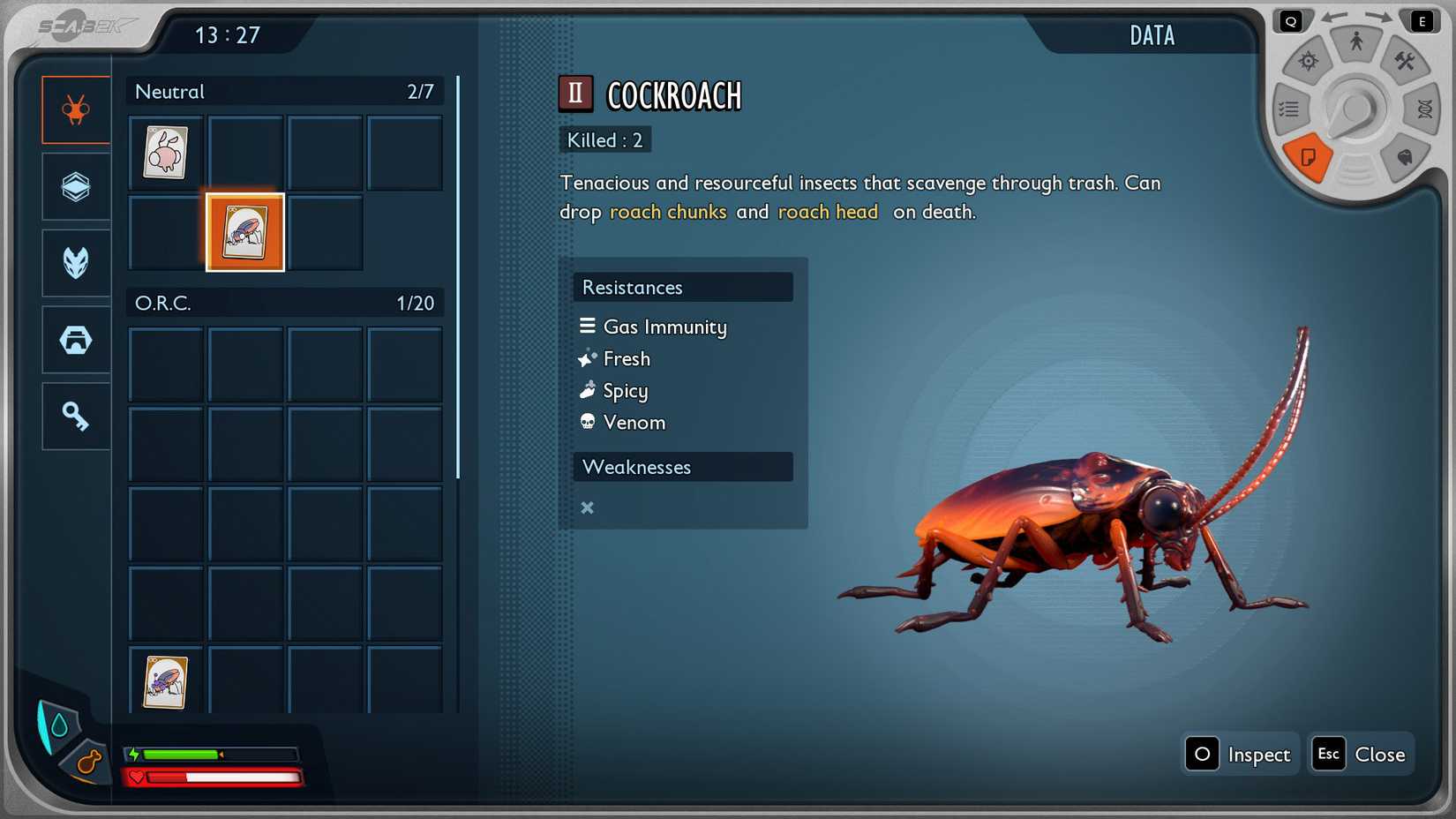Screen dimensions: 1456x819
Task: Open the quest list icon on radial menu
Action: point(1288,108)
